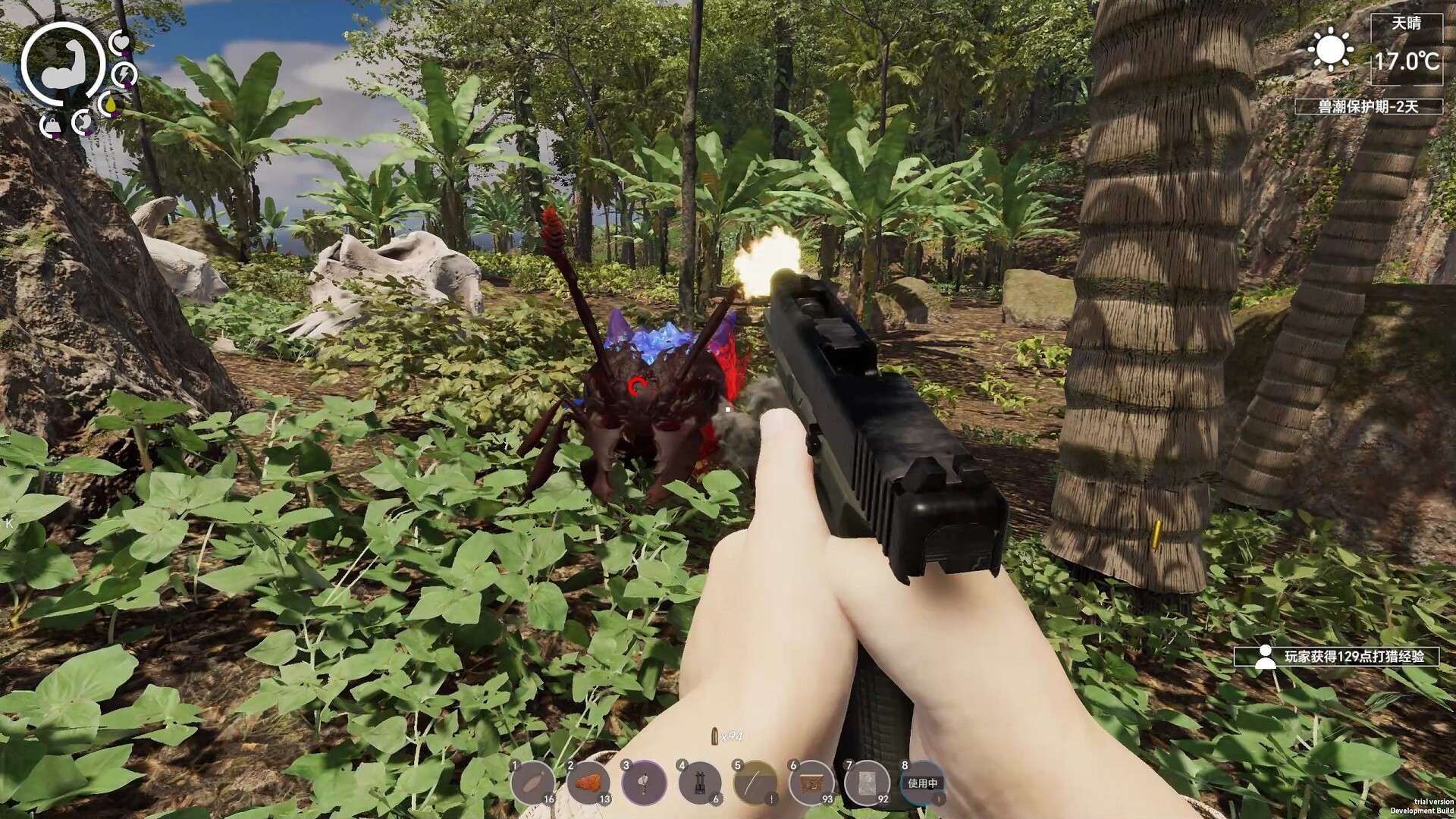
Task: Choose the thin stick item in slot 5
Action: point(755,782)
